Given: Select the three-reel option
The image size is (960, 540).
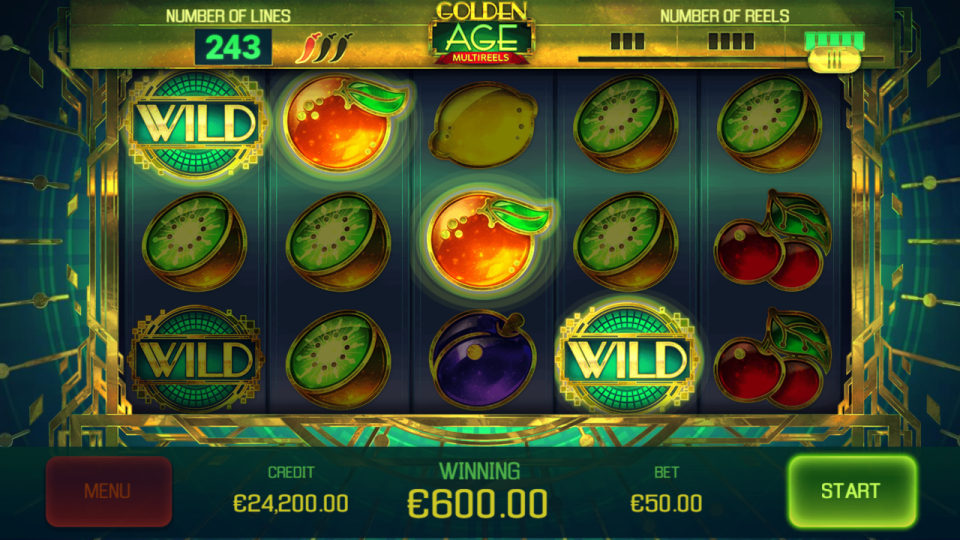Looking at the screenshot, I should (627, 42).
